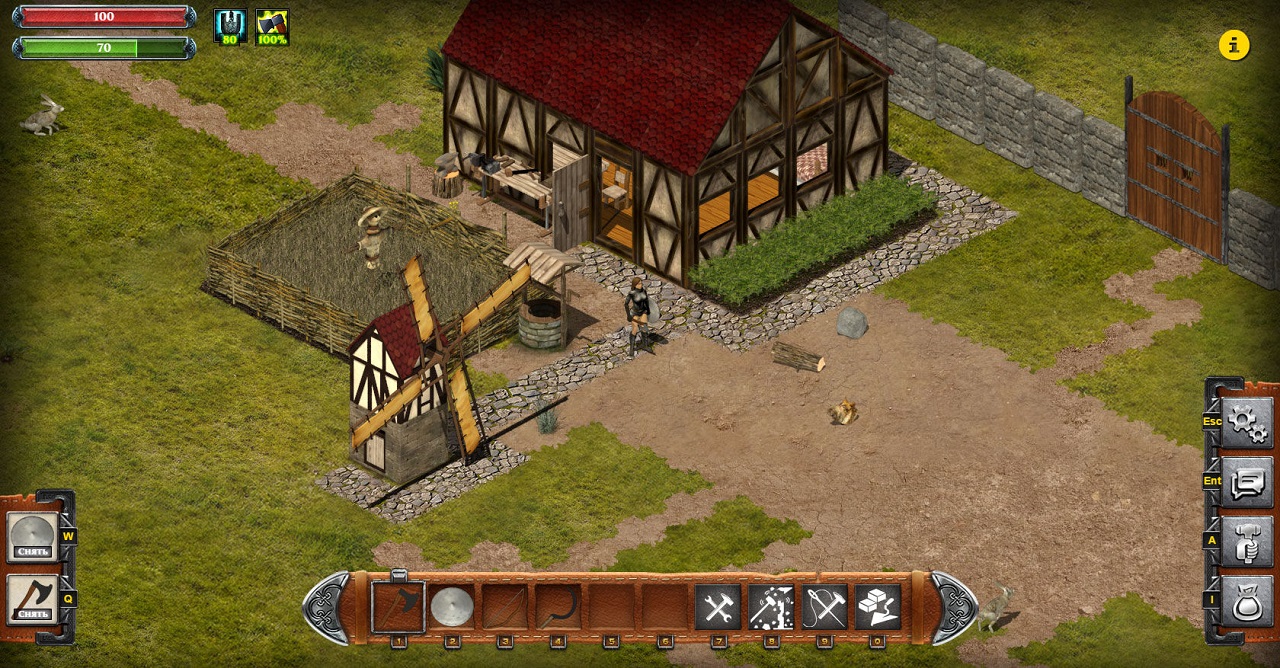Open the chat speech-bubble button
Screen dimensions: 1280x668
coord(1247,482)
